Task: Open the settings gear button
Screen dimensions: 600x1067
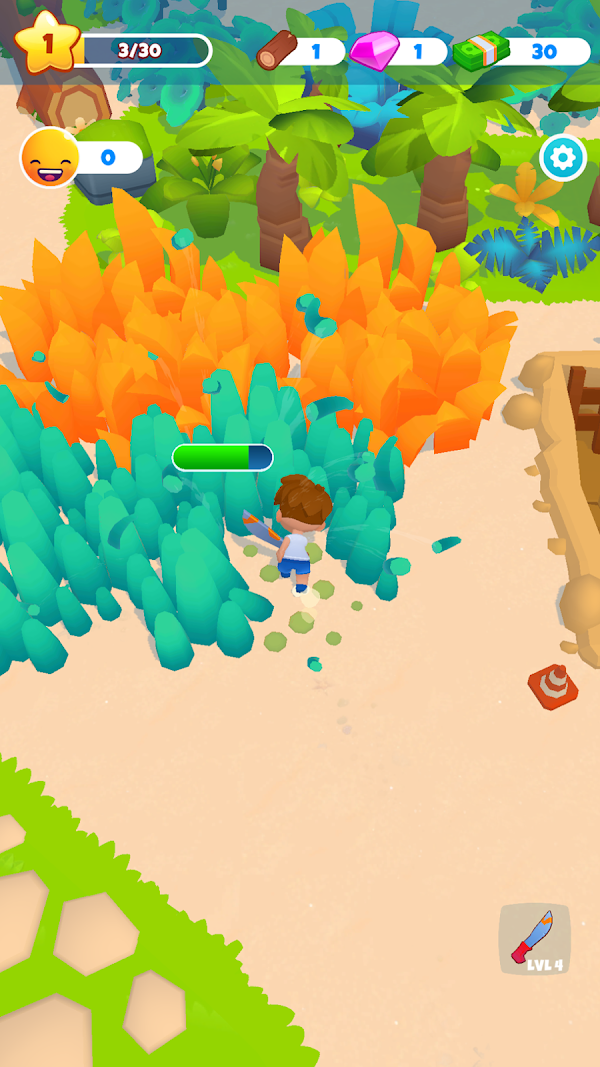Action: click(x=563, y=157)
